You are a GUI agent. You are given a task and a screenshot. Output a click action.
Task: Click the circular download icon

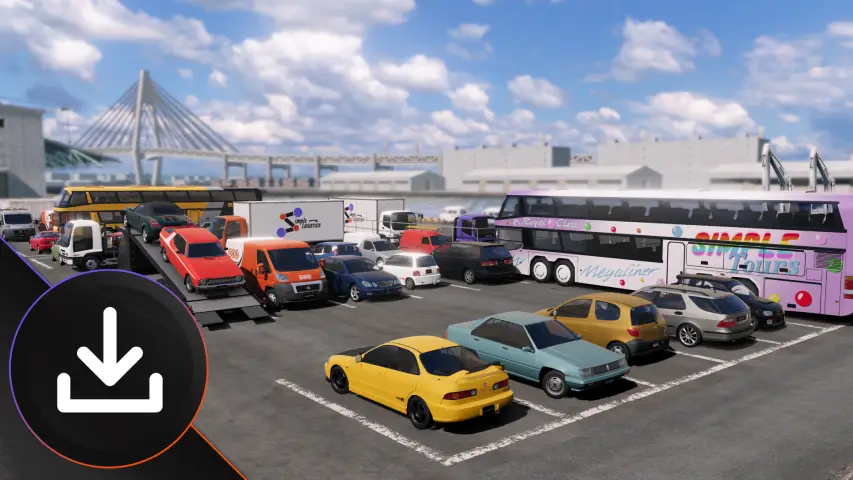point(108,368)
